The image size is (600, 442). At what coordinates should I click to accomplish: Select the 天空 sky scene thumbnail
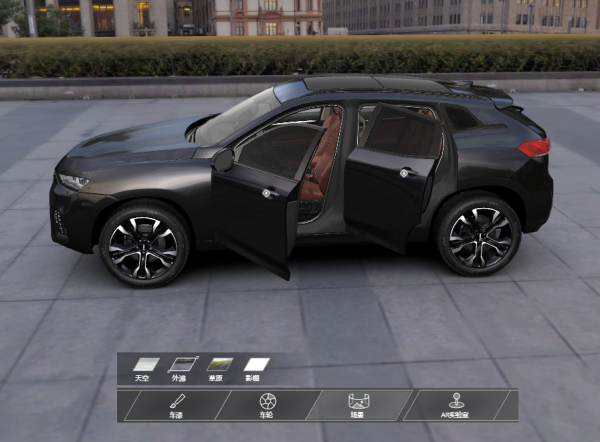coord(146,365)
